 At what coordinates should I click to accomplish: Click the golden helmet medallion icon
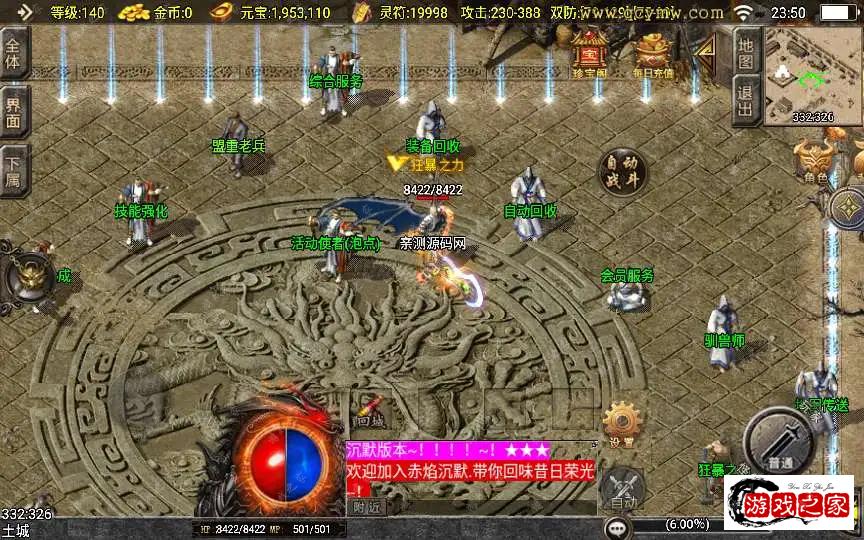point(28,278)
